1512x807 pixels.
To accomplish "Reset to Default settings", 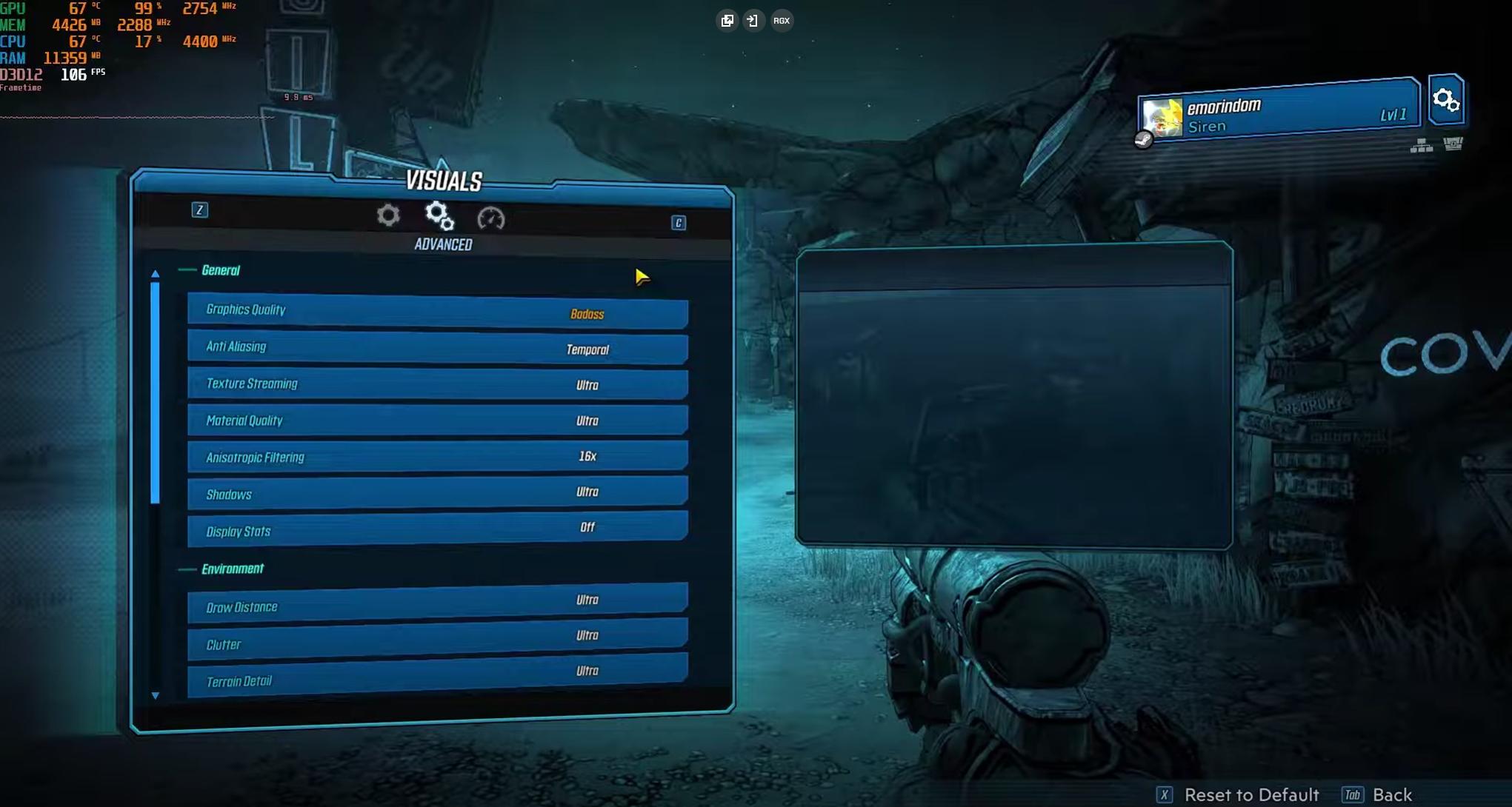I will click(x=1251, y=794).
